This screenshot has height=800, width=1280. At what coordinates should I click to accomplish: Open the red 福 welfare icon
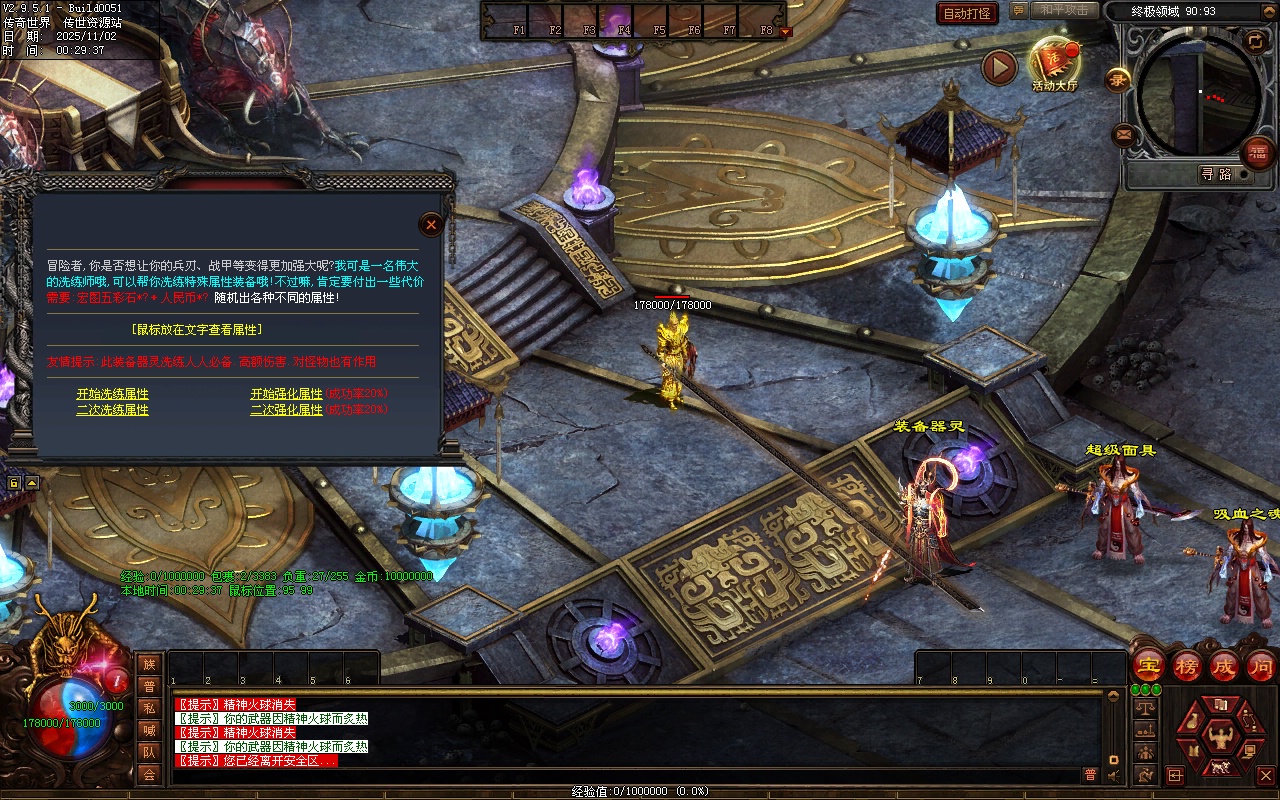tap(1257, 153)
